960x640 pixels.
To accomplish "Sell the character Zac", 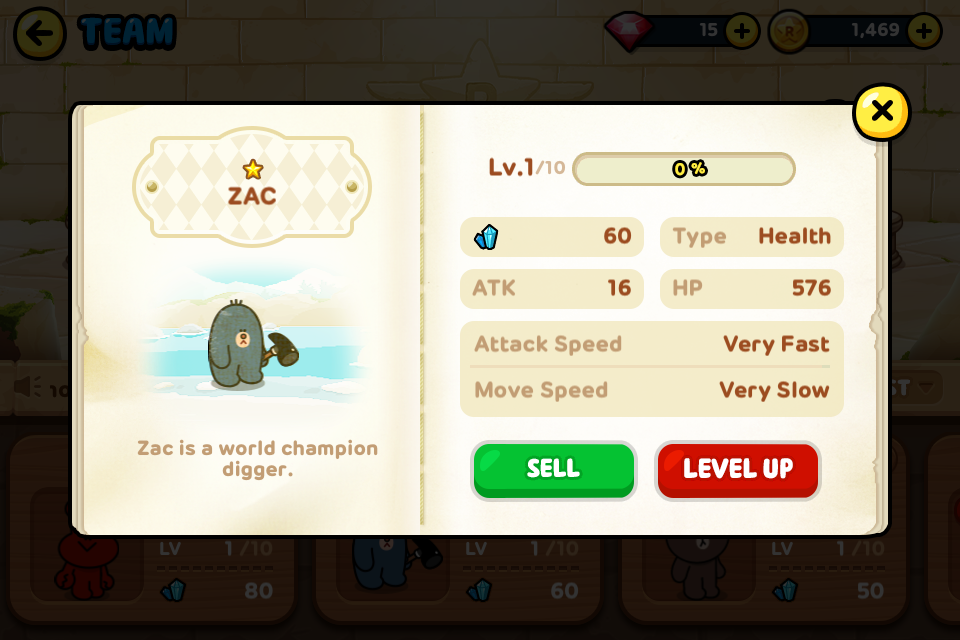I will tap(553, 470).
